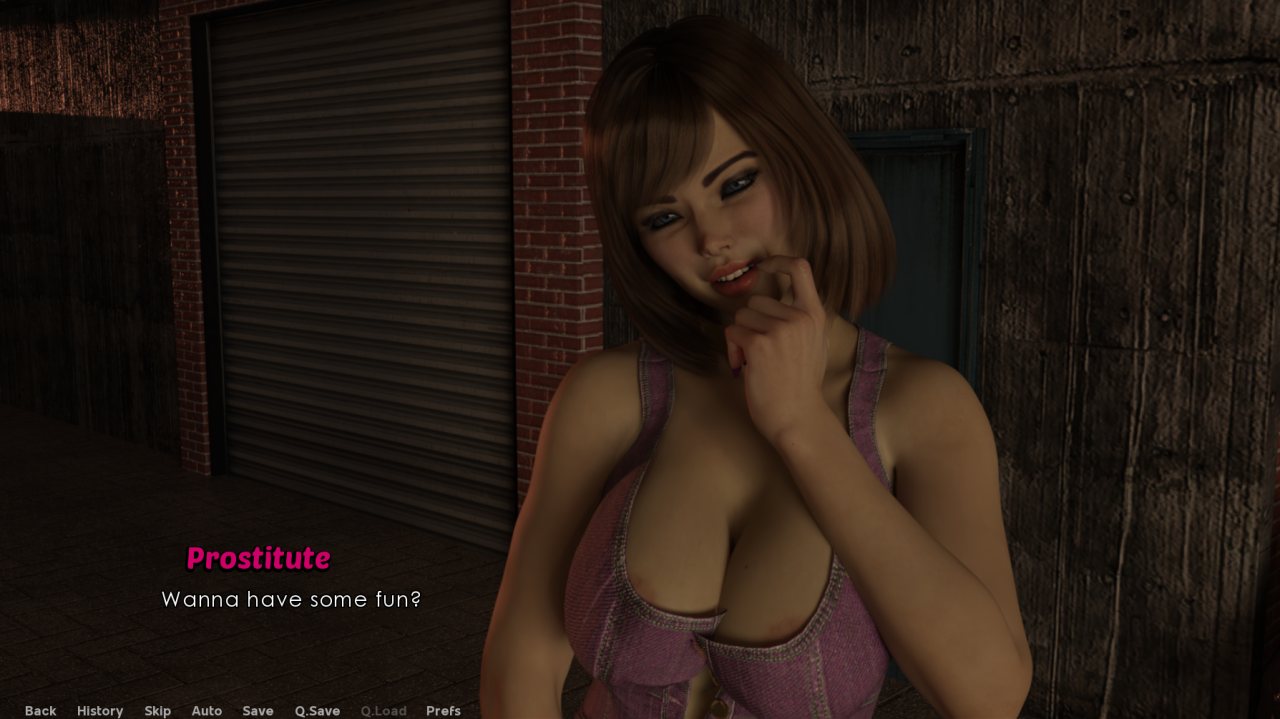Activate Skip to fast-forward dialogue

(x=157, y=711)
